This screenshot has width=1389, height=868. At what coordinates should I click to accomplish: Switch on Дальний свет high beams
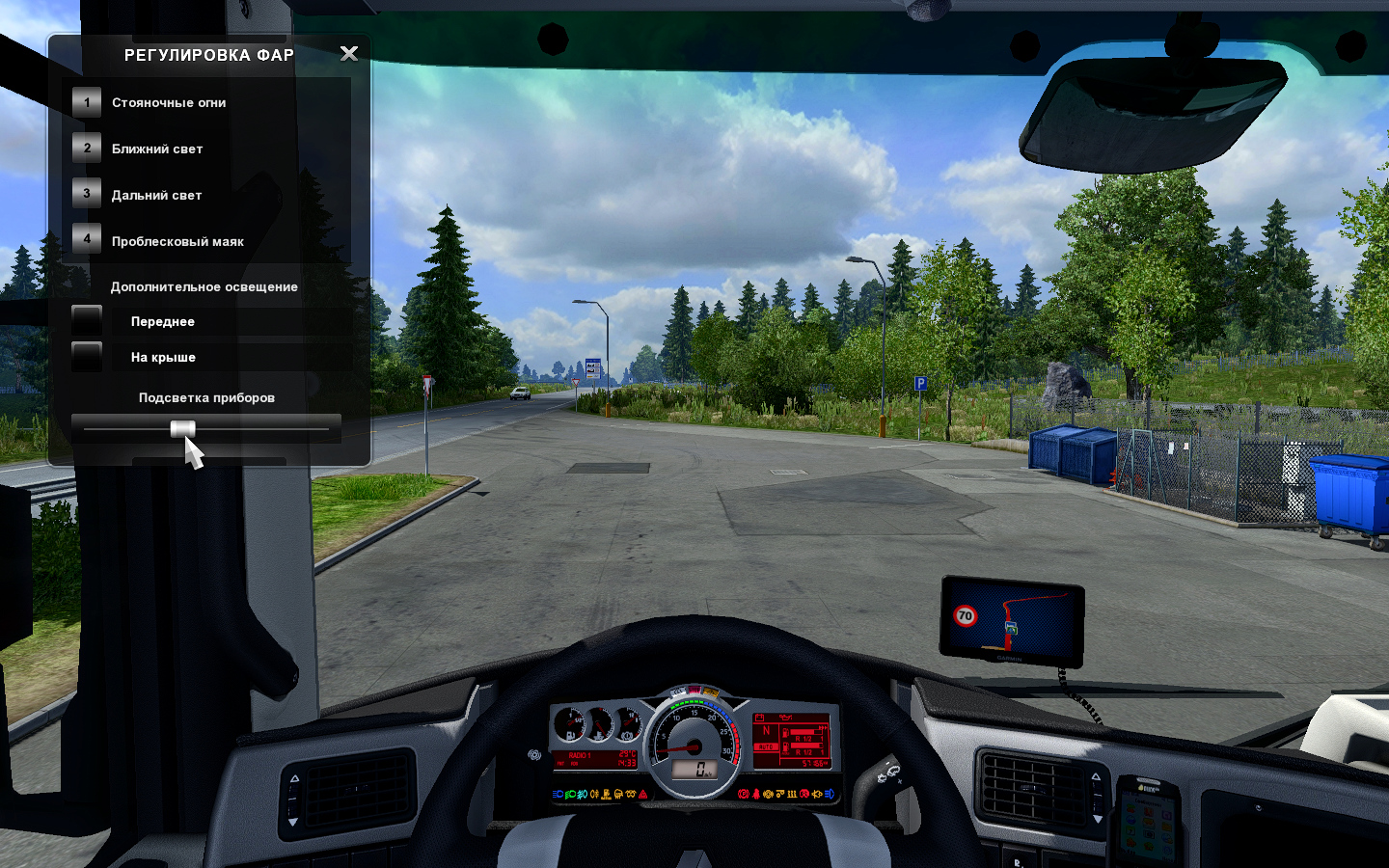point(87,194)
